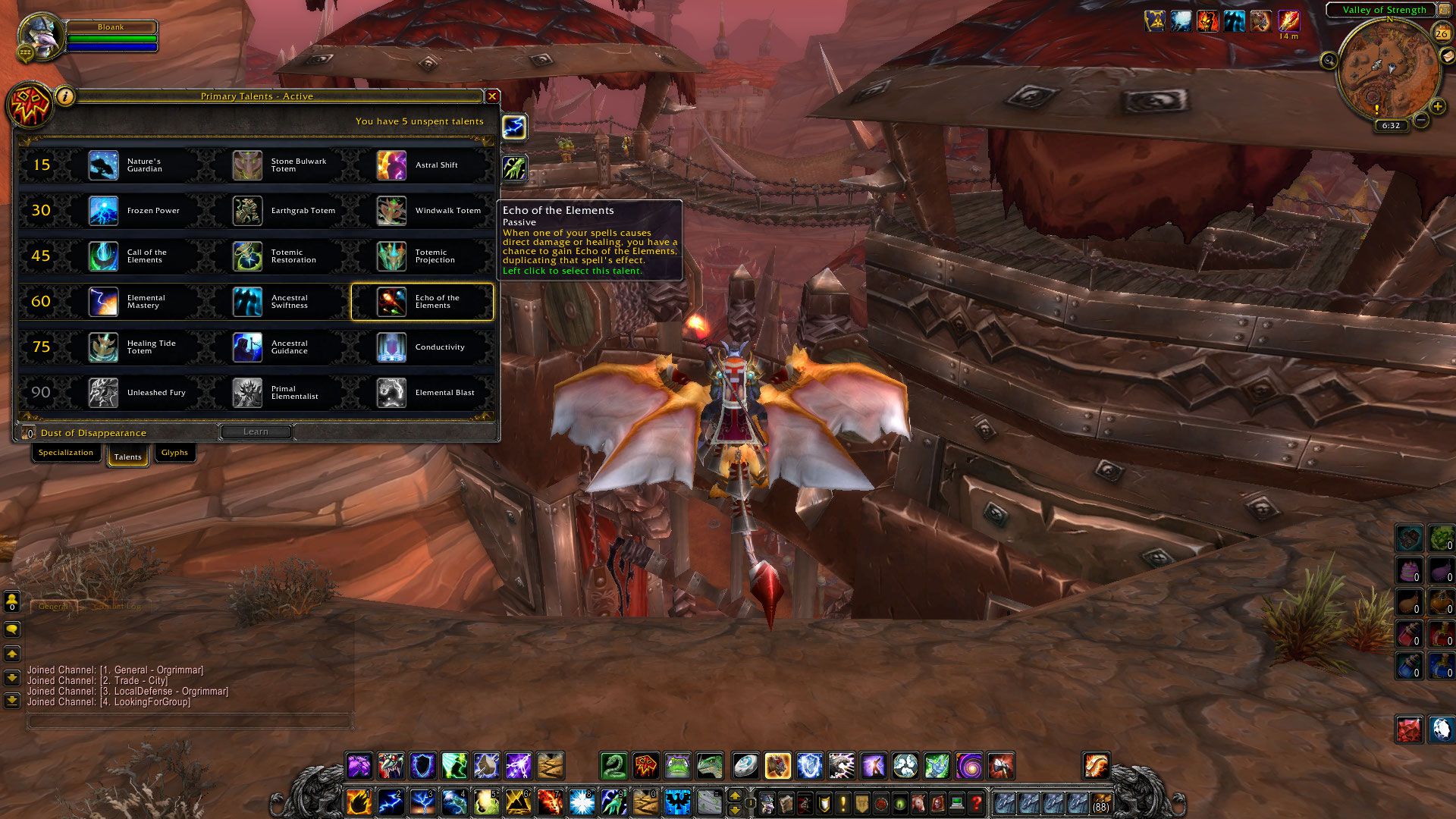The image size is (1456, 819).
Task: Select the Nature's Guardian talent
Action: pos(104,165)
